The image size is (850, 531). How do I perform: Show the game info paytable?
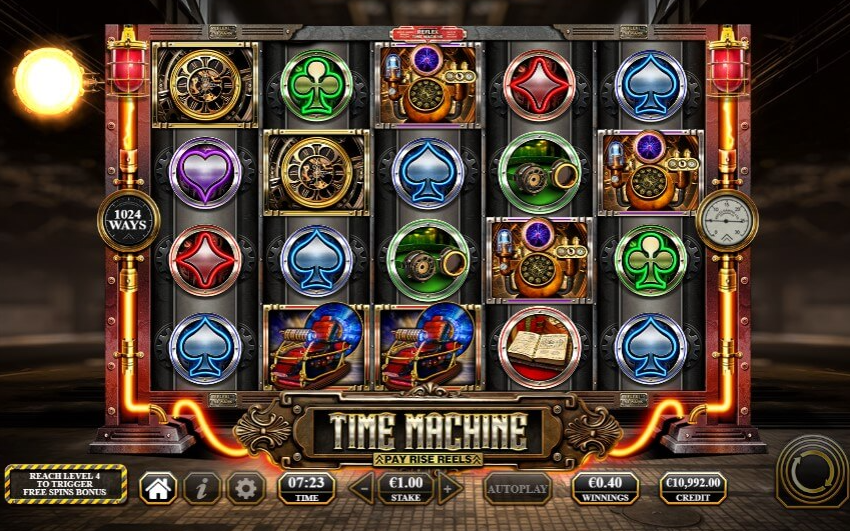(x=202, y=488)
